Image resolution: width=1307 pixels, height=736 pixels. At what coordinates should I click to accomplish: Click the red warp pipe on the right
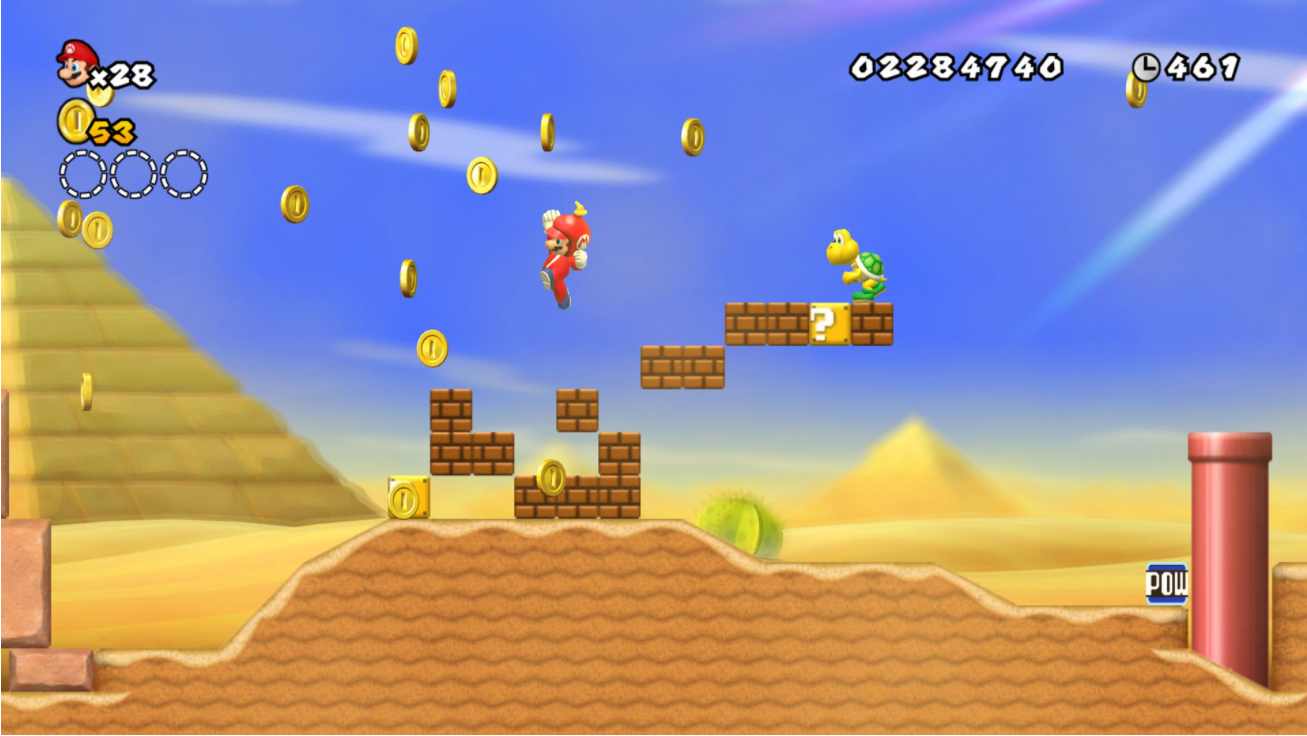coord(1230,550)
